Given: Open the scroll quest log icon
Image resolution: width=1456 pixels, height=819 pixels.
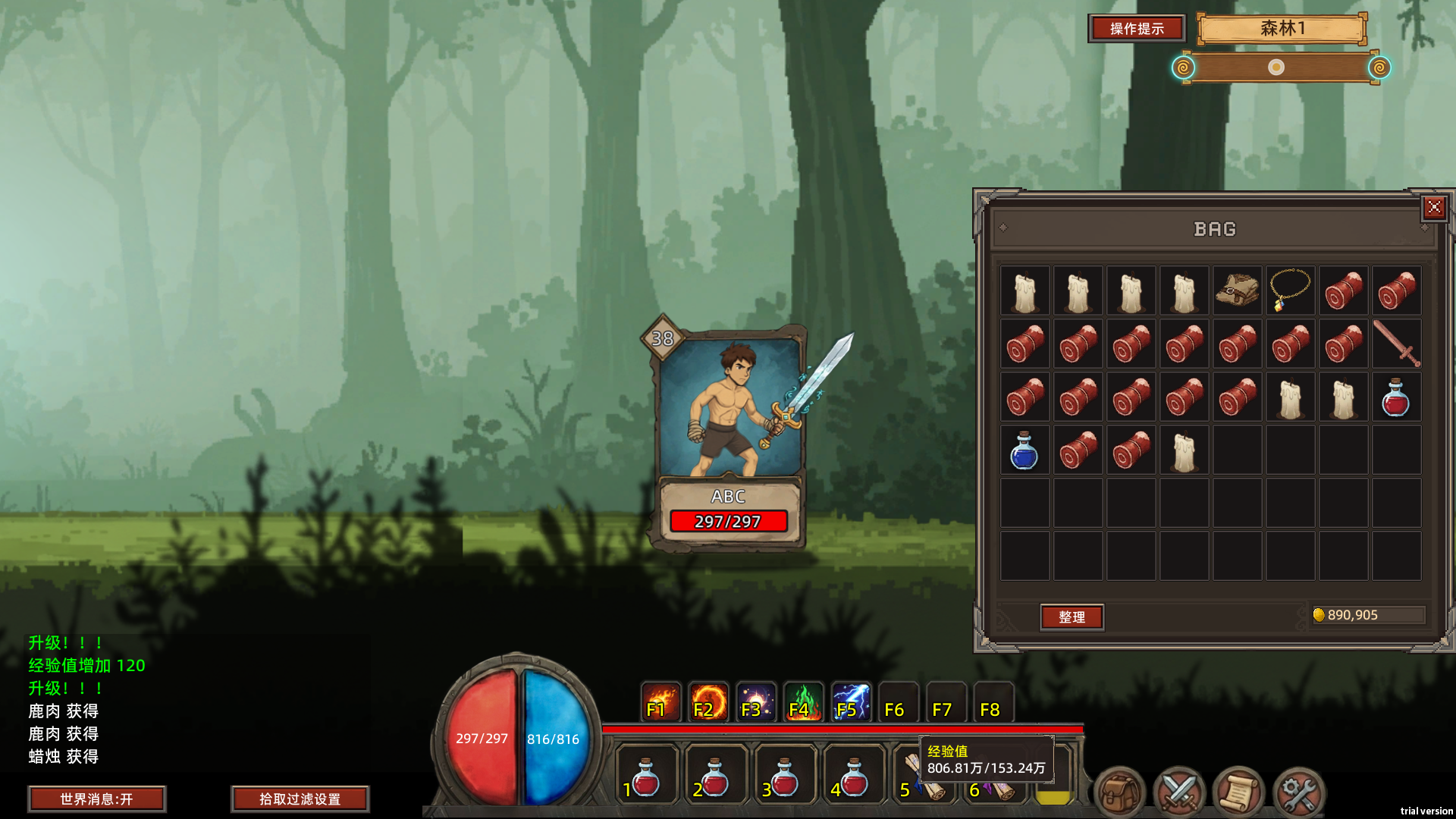Looking at the screenshot, I should [x=1238, y=792].
